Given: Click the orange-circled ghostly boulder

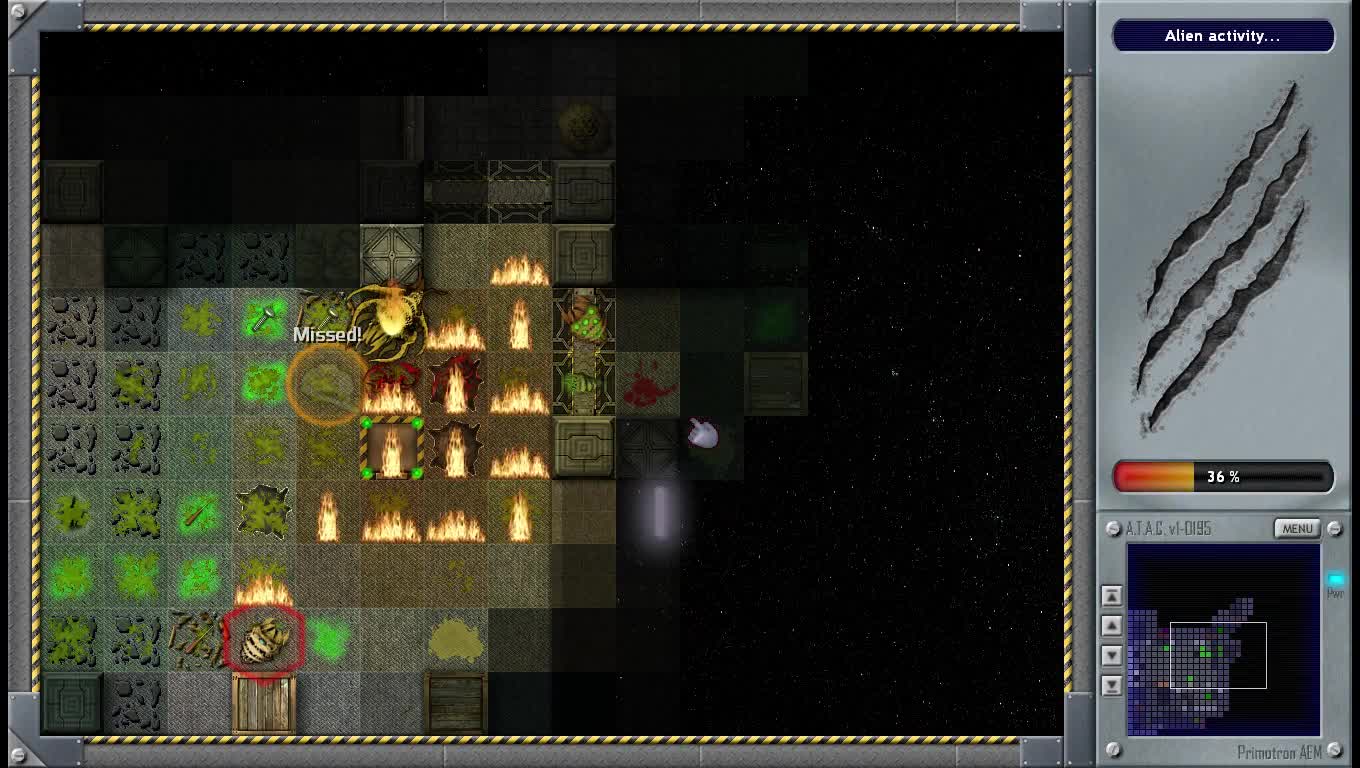Looking at the screenshot, I should [x=326, y=385].
